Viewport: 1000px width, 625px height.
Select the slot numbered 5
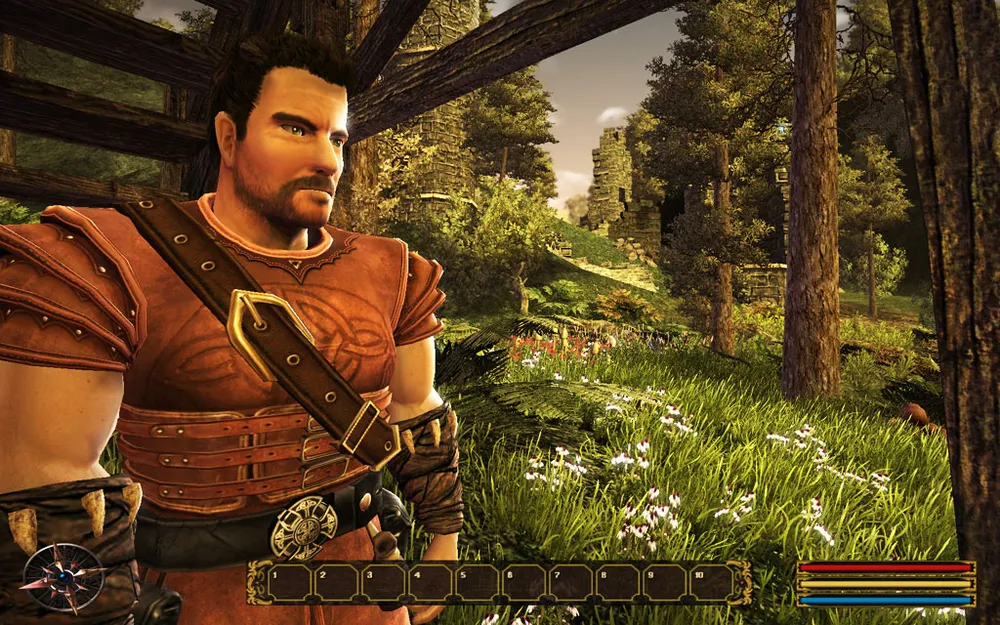pyautogui.click(x=476, y=583)
